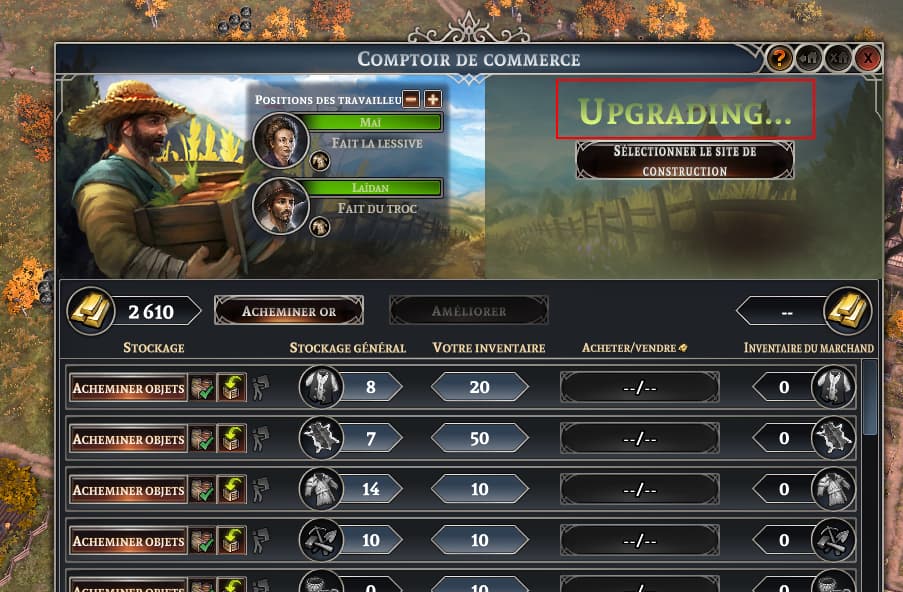Close the Comptoir de commerce window
The height and width of the screenshot is (592, 903).
coord(868,59)
